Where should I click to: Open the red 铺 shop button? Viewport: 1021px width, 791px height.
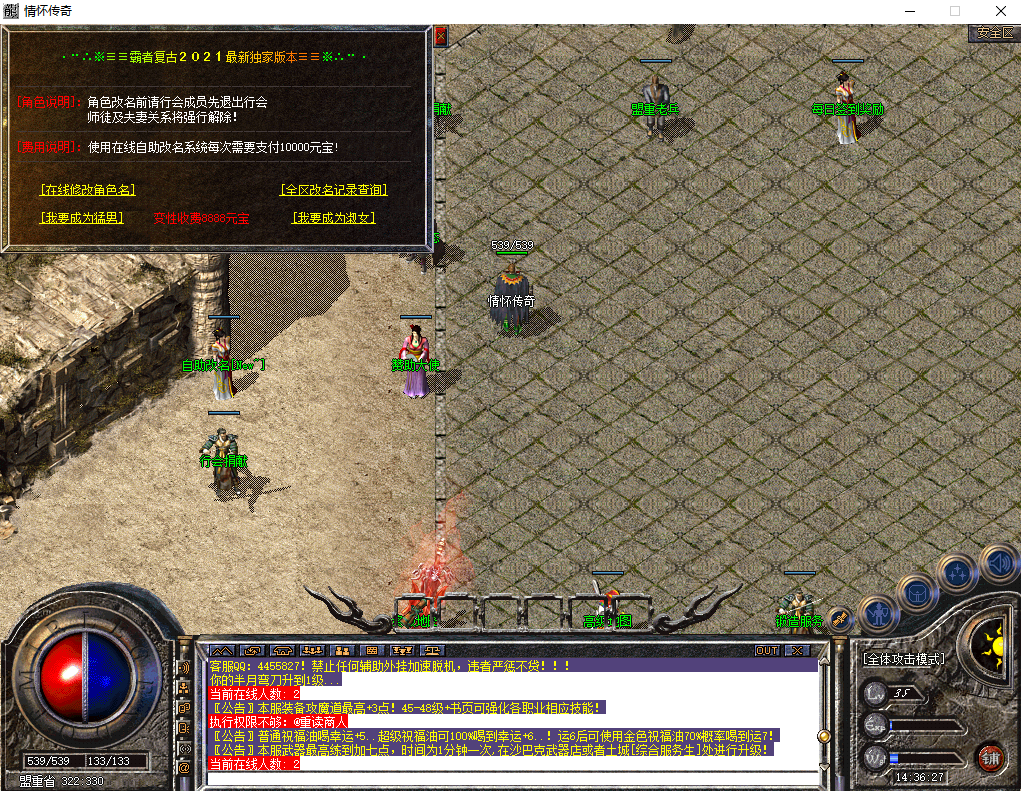[x=991, y=757]
